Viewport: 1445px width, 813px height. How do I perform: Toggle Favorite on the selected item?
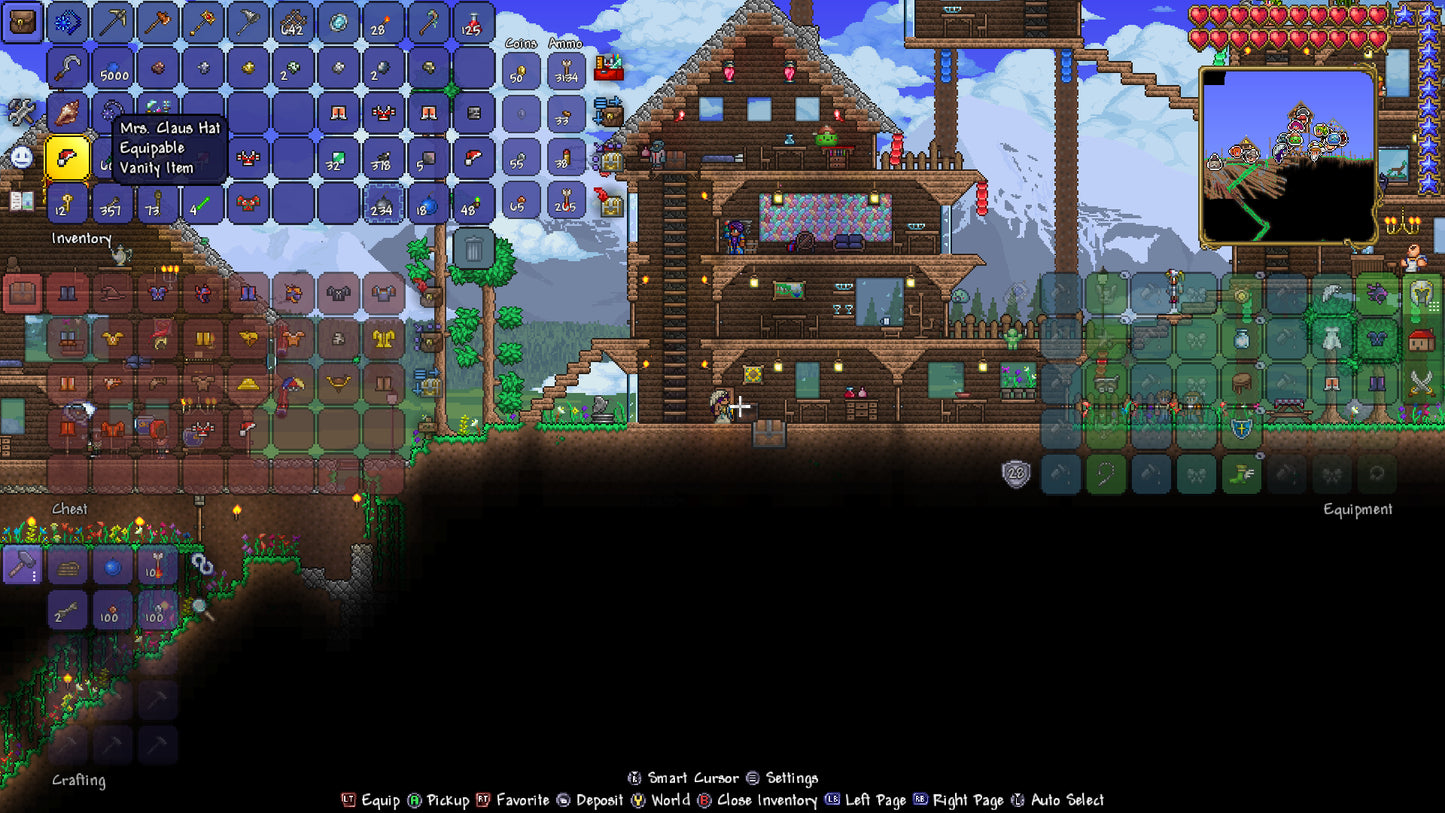pyautogui.click(x=510, y=800)
